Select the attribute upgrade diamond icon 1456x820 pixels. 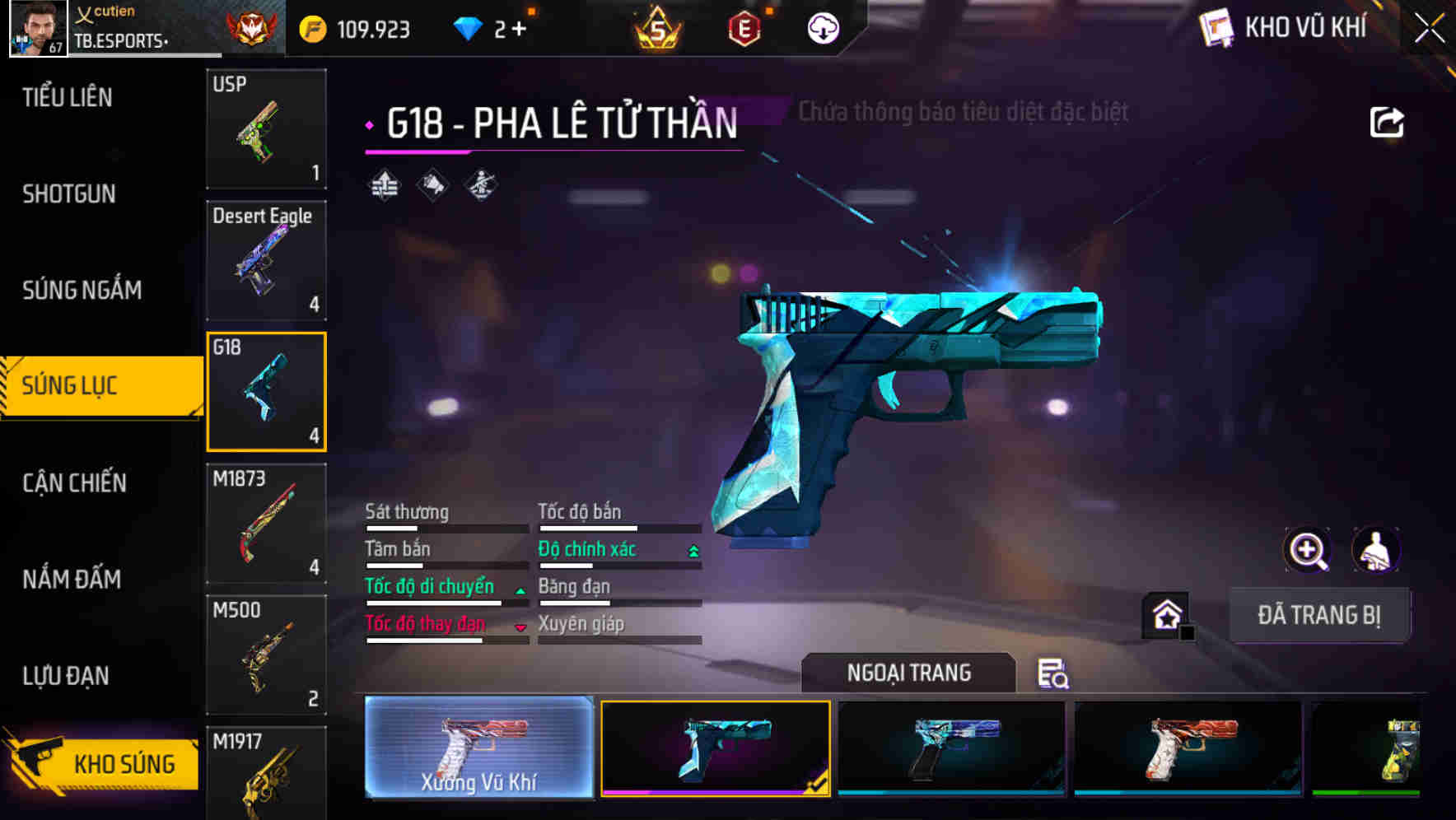tap(385, 184)
